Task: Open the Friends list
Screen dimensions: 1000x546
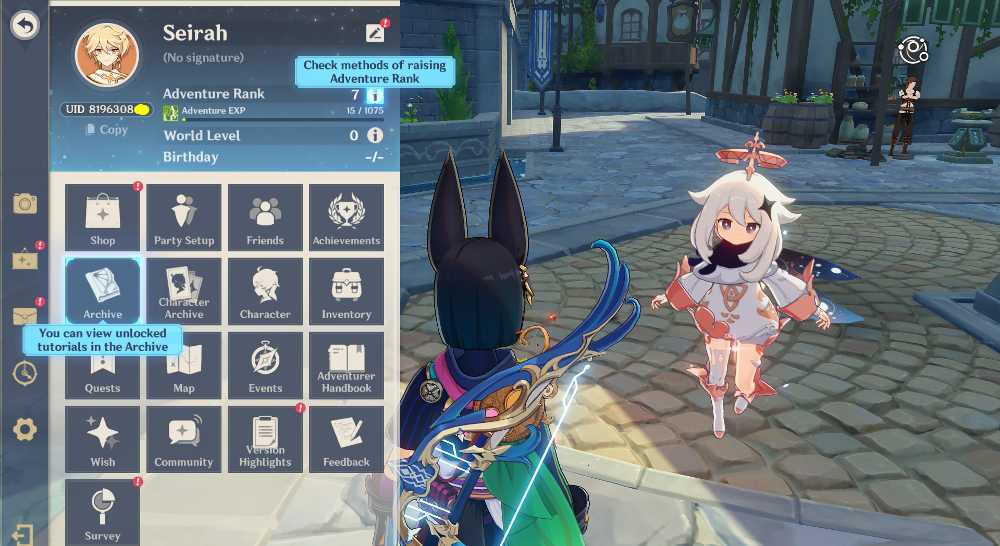Action: pyautogui.click(x=265, y=217)
